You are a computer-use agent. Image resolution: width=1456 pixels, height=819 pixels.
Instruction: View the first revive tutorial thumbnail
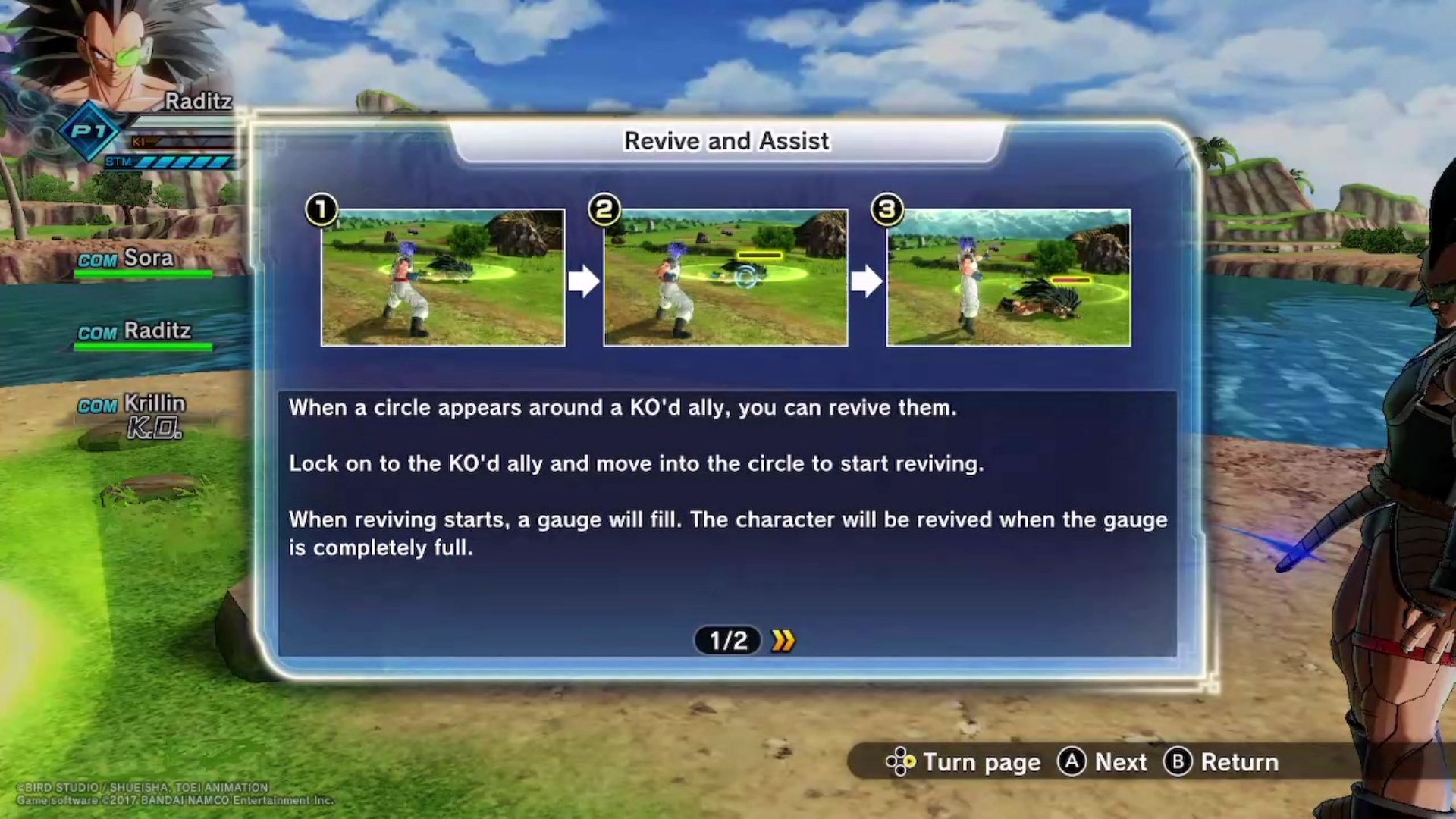[x=443, y=278]
